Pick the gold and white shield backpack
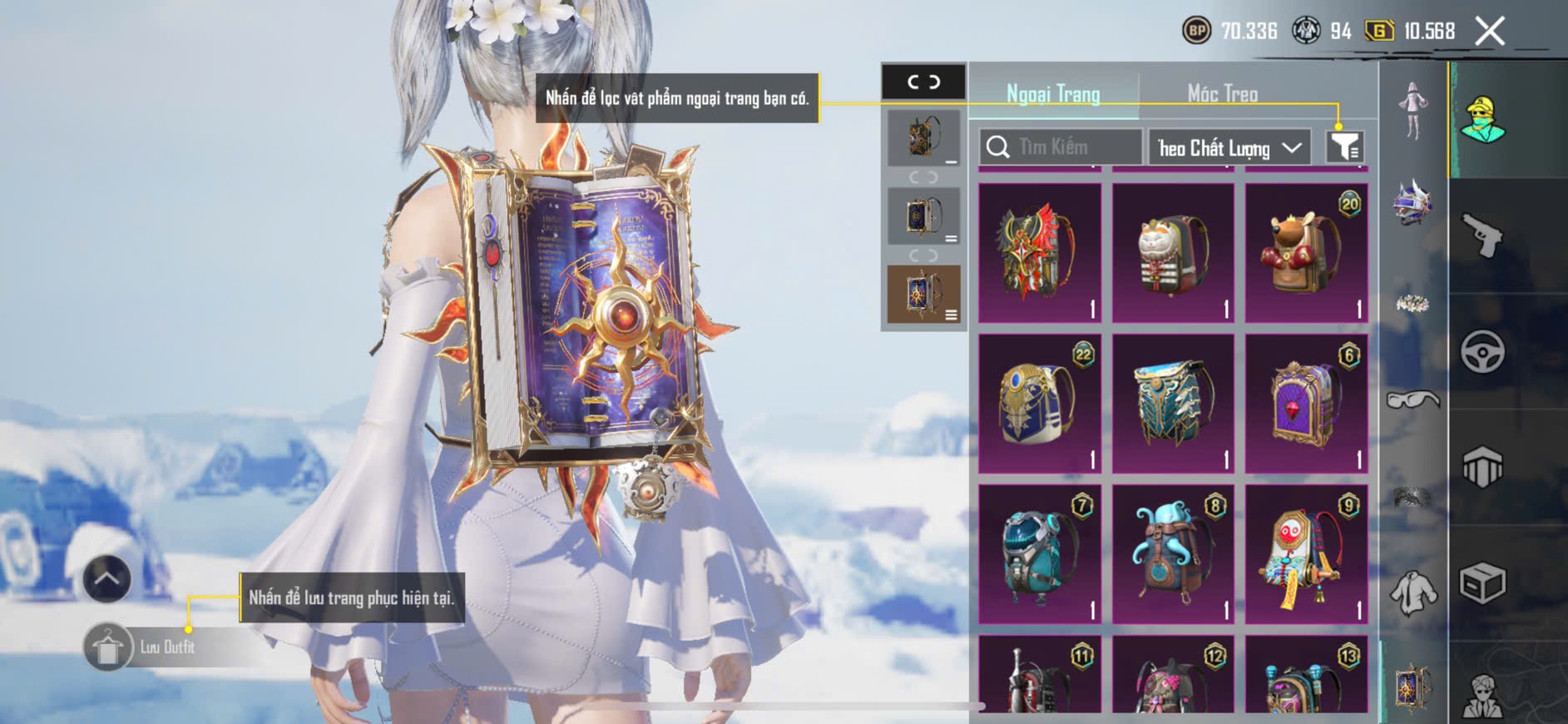This screenshot has width=1568, height=724. [1040, 404]
